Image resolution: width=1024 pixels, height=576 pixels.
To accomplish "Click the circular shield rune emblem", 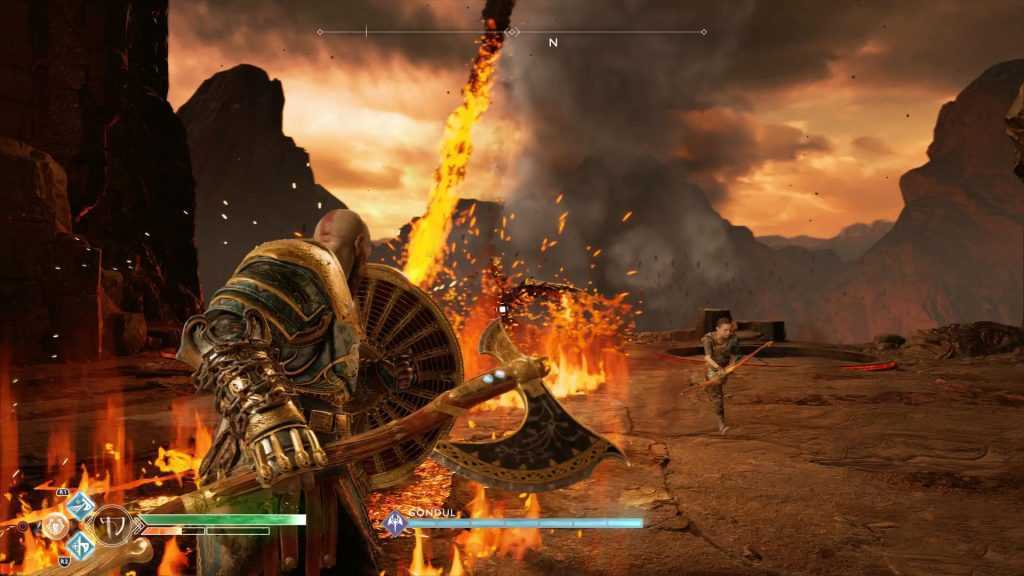I will coord(110,524).
